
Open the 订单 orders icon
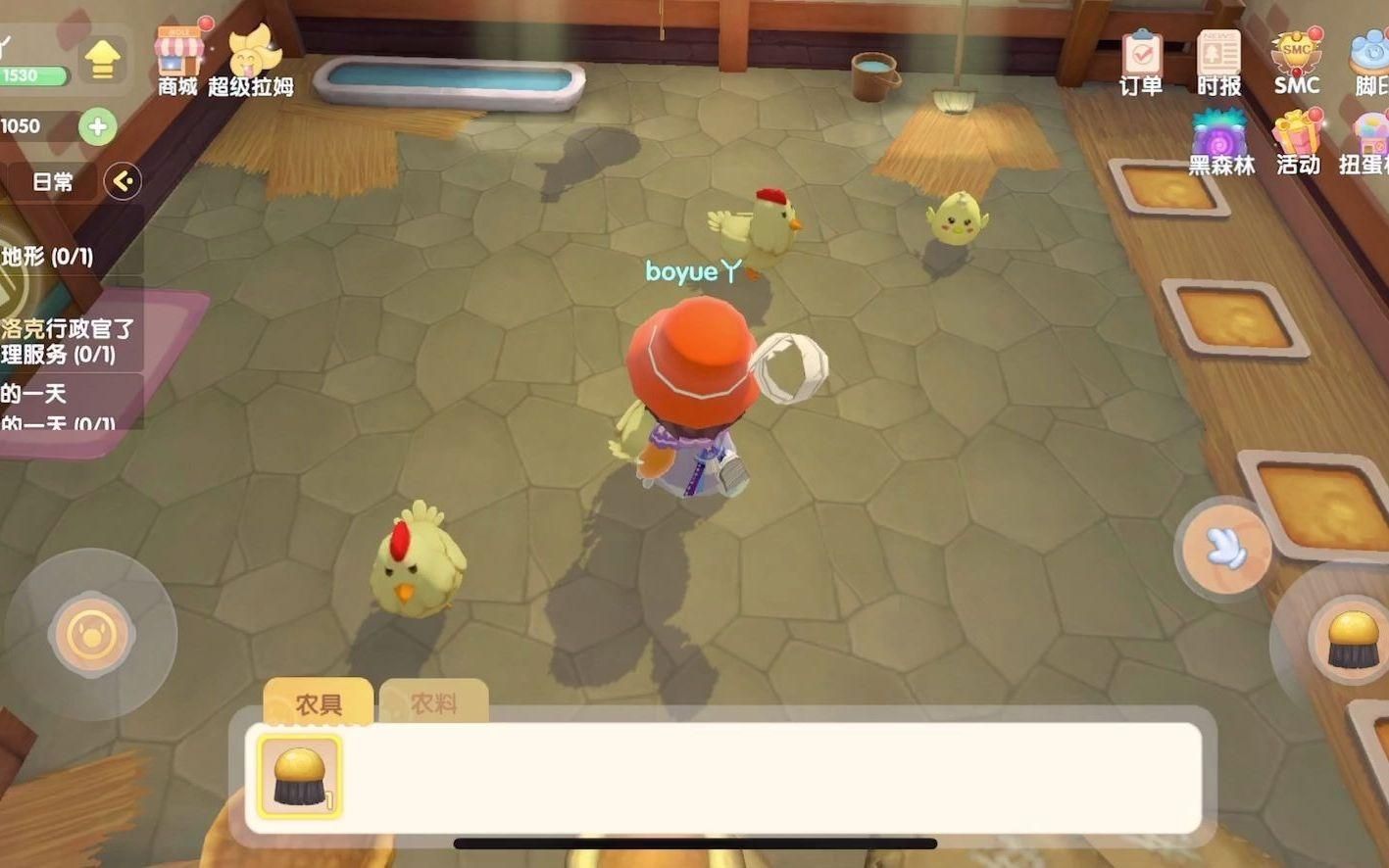coord(1141,61)
